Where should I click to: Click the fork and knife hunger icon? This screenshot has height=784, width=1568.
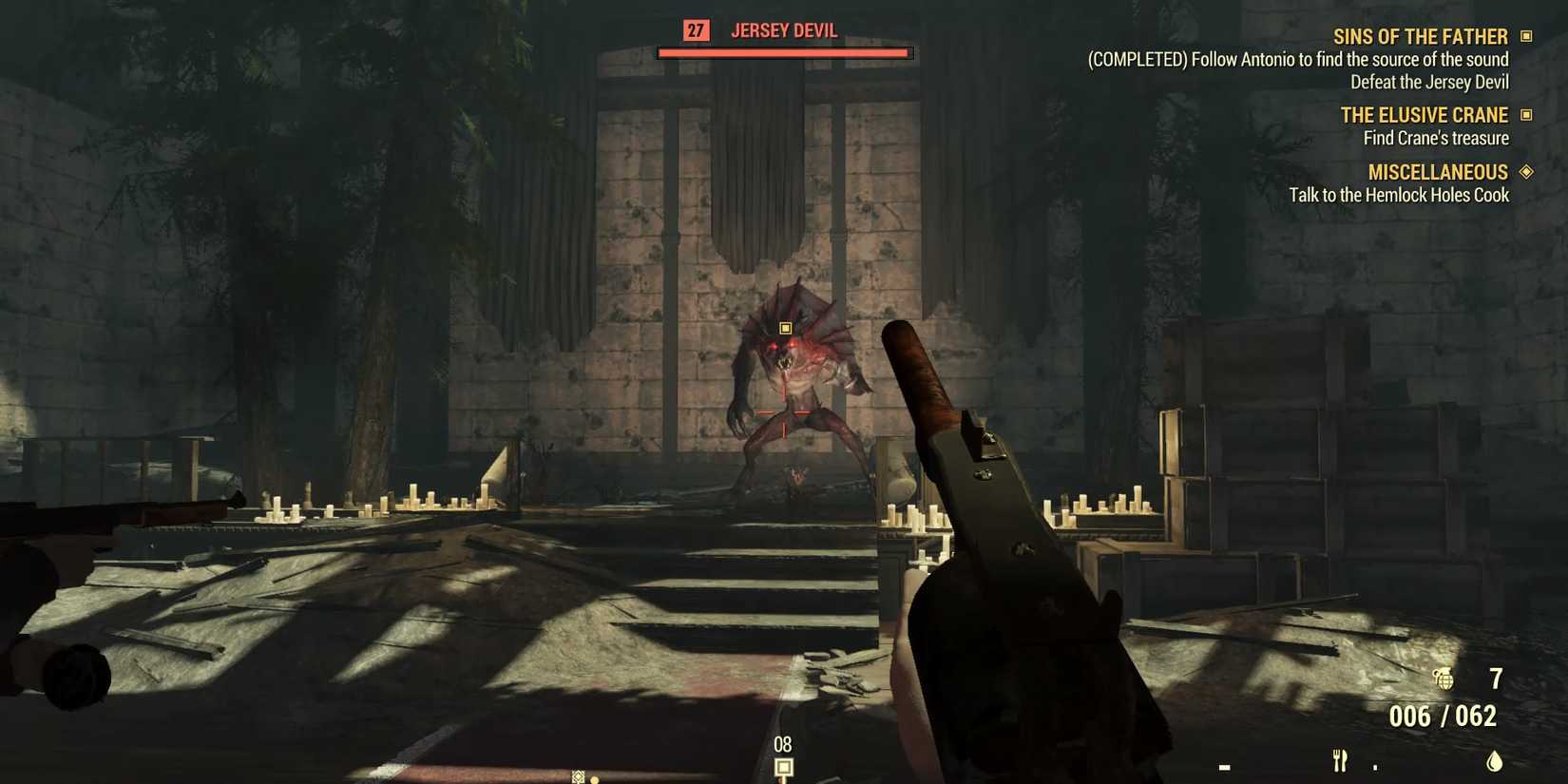tap(1339, 761)
